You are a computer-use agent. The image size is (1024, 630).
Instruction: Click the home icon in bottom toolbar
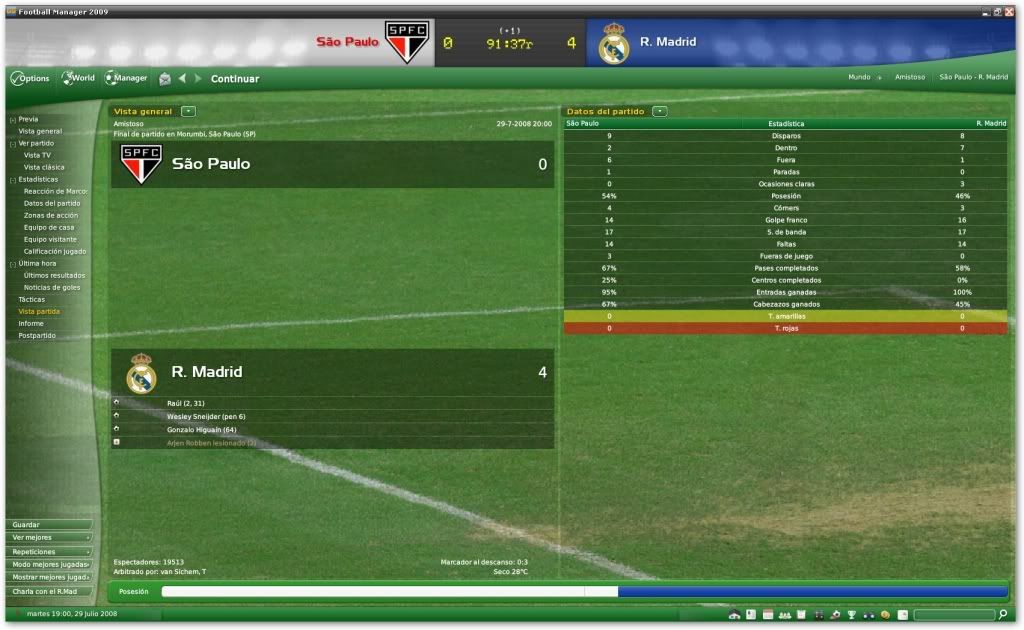click(735, 614)
